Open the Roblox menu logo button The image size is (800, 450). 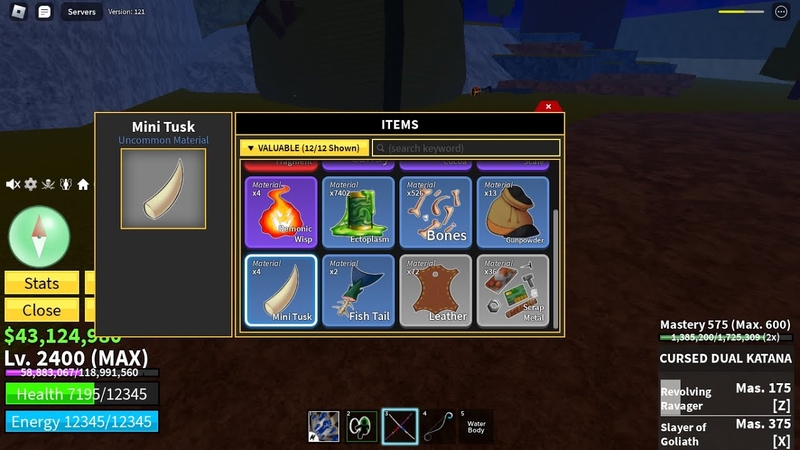point(17,12)
